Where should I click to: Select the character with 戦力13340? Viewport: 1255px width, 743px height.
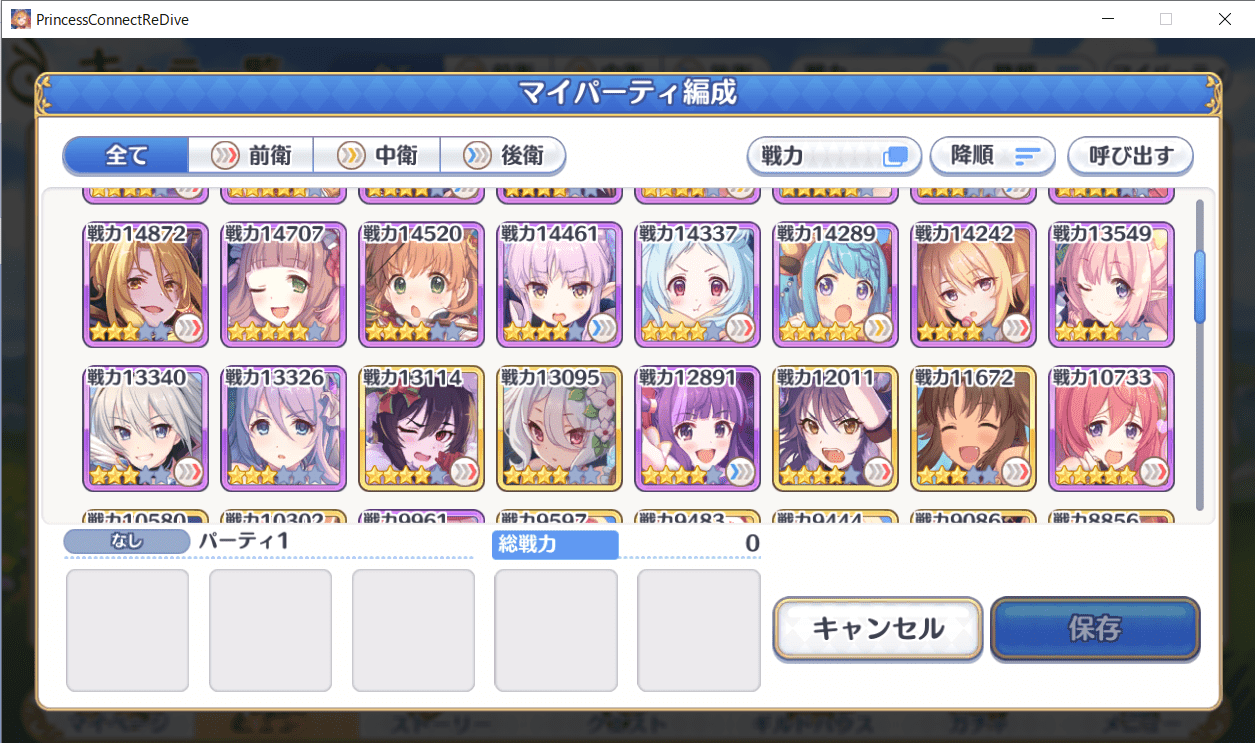pyautogui.click(x=146, y=429)
